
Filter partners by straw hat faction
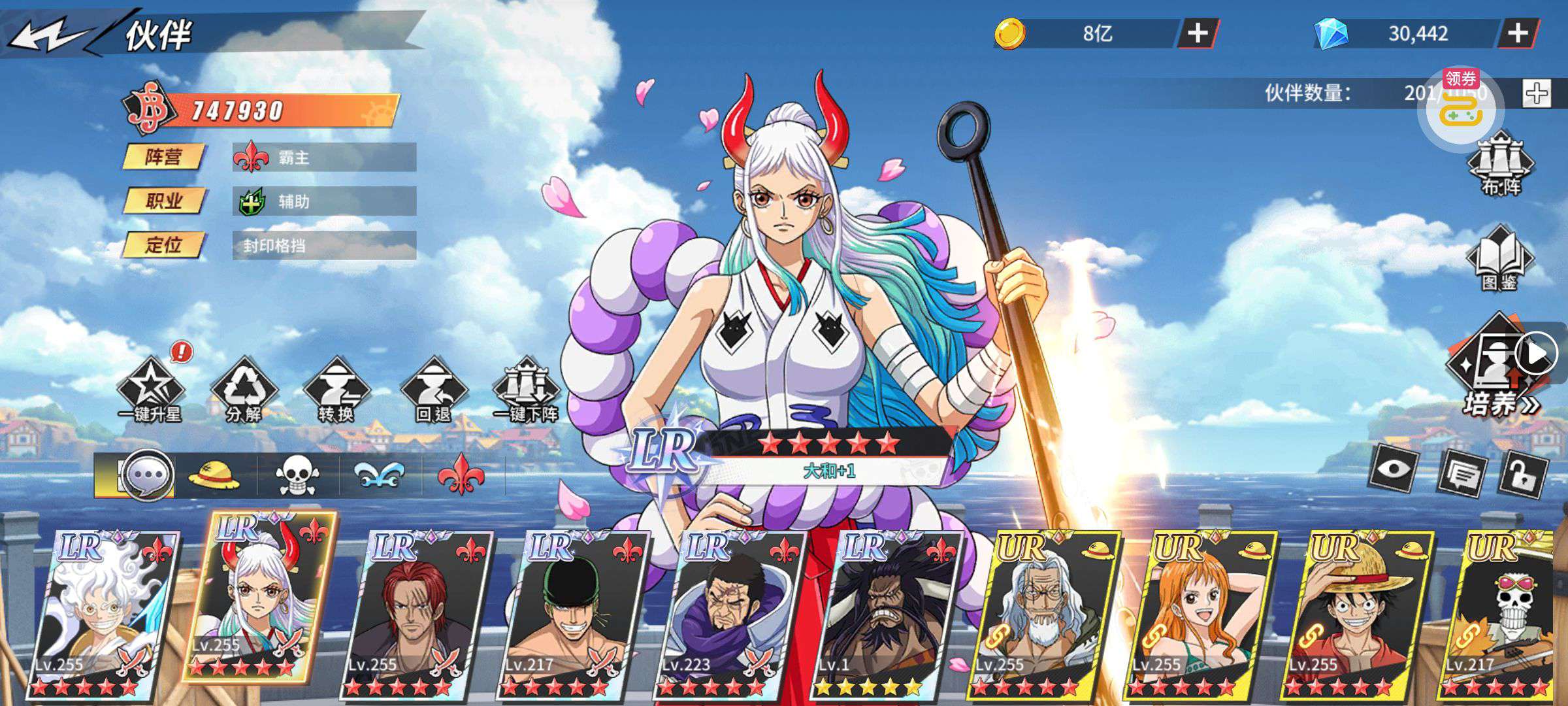(x=214, y=476)
